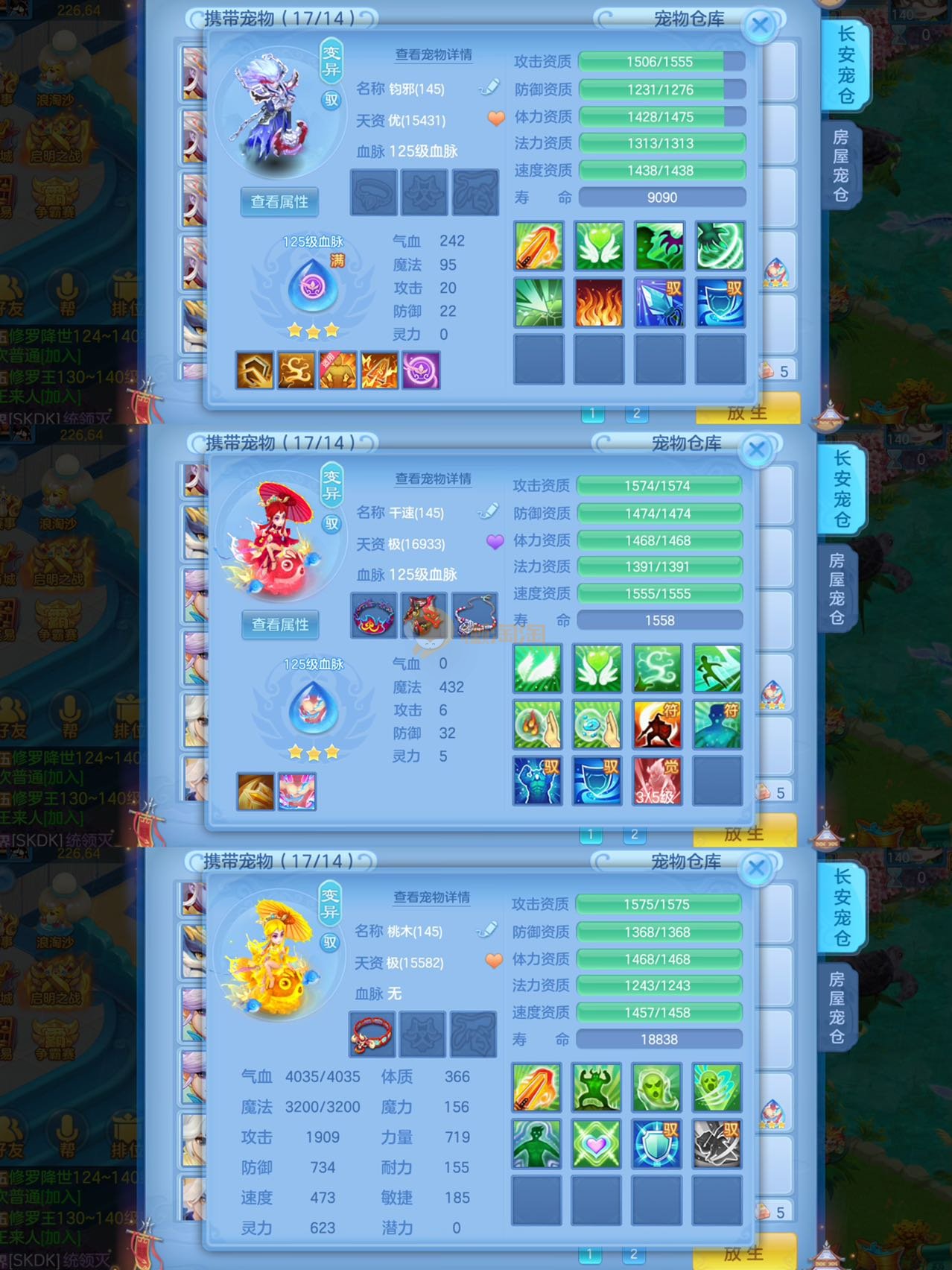952x1270 pixels.
Task: Select 桃木's red bracelet equipment slot
Action: pos(372,1034)
